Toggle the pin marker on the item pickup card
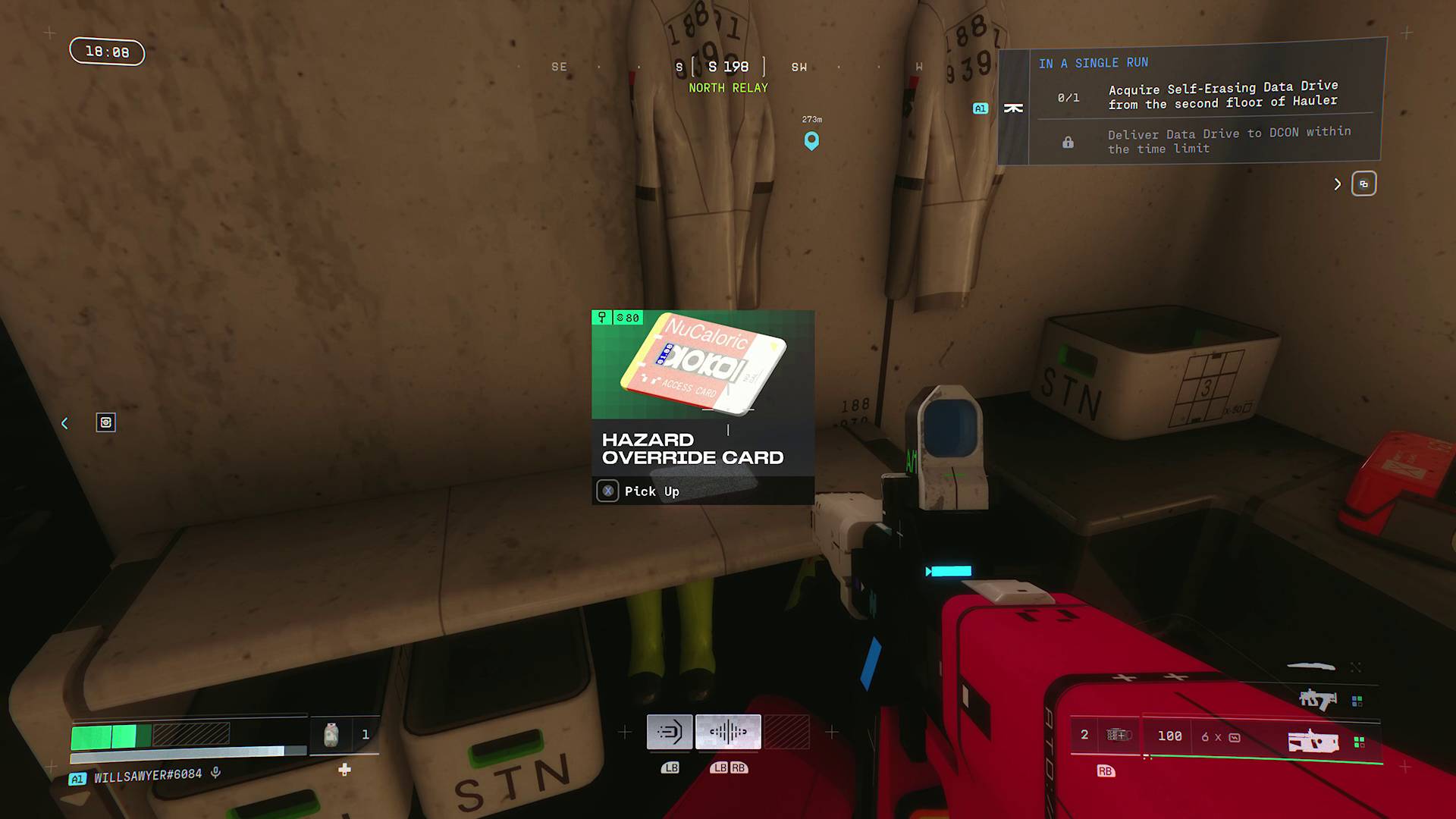Image resolution: width=1456 pixels, height=819 pixels. (602, 317)
